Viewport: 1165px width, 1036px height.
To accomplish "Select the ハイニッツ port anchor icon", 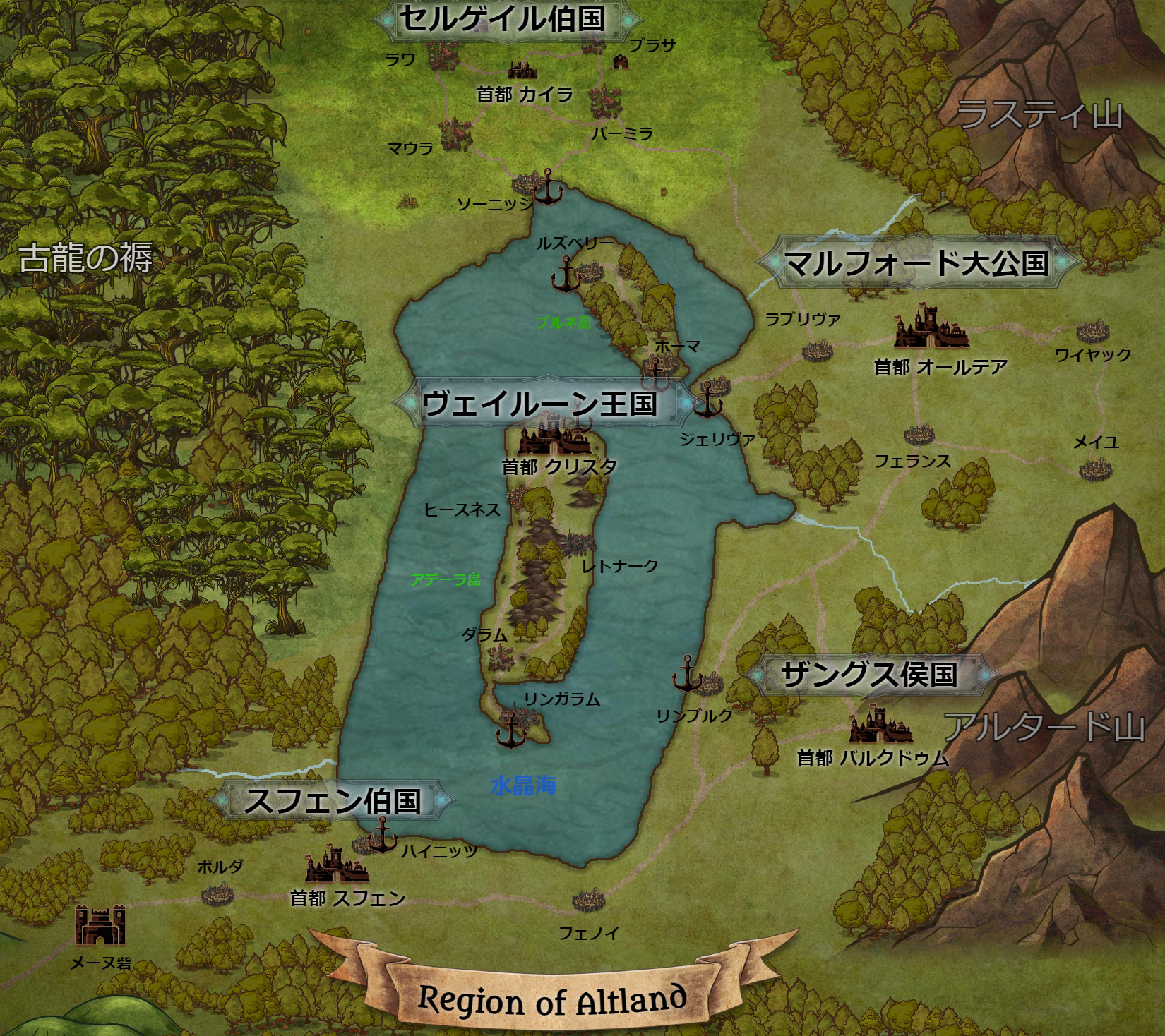I will pyautogui.click(x=383, y=835).
